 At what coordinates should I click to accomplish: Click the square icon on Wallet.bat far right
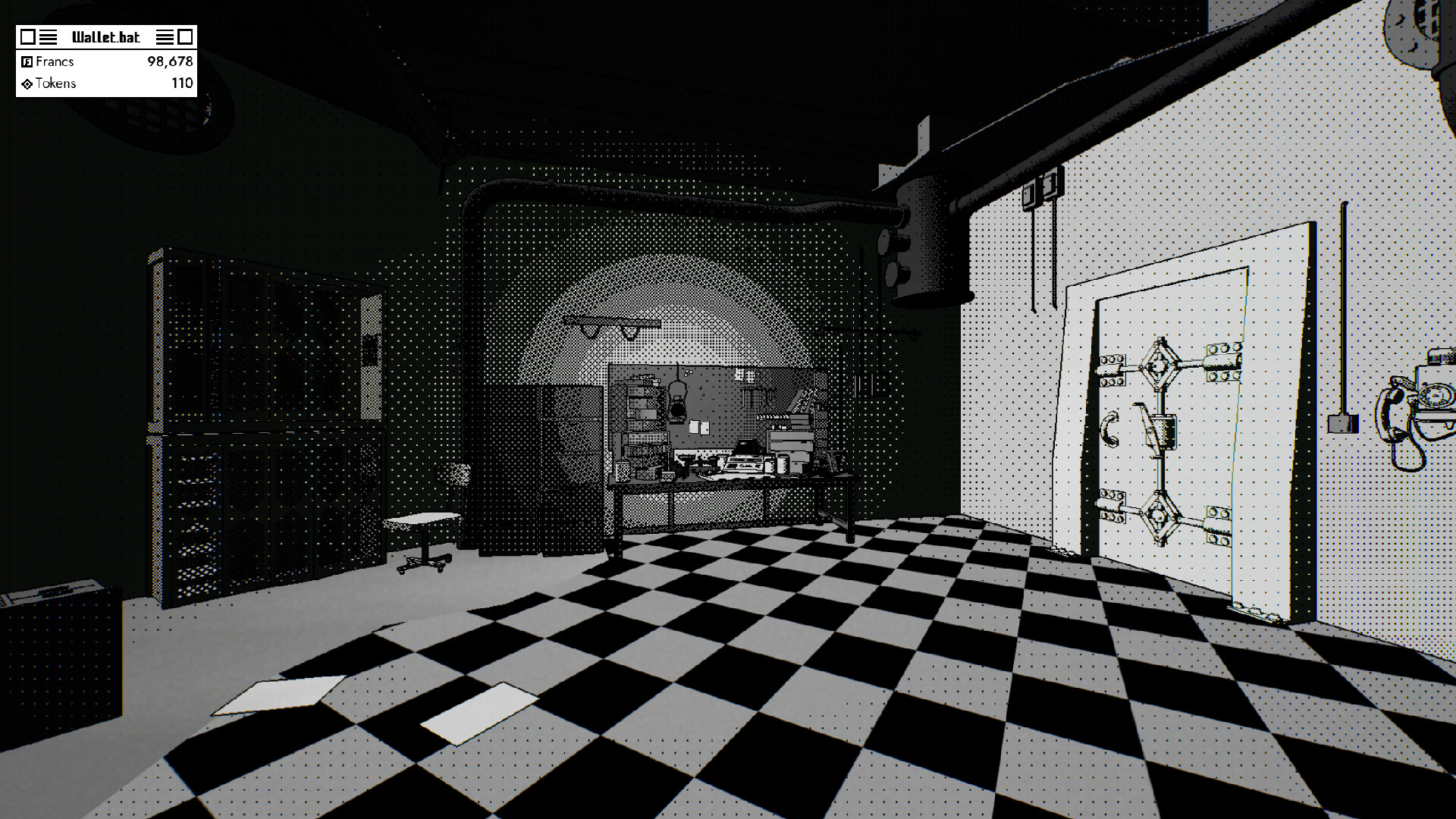(184, 36)
